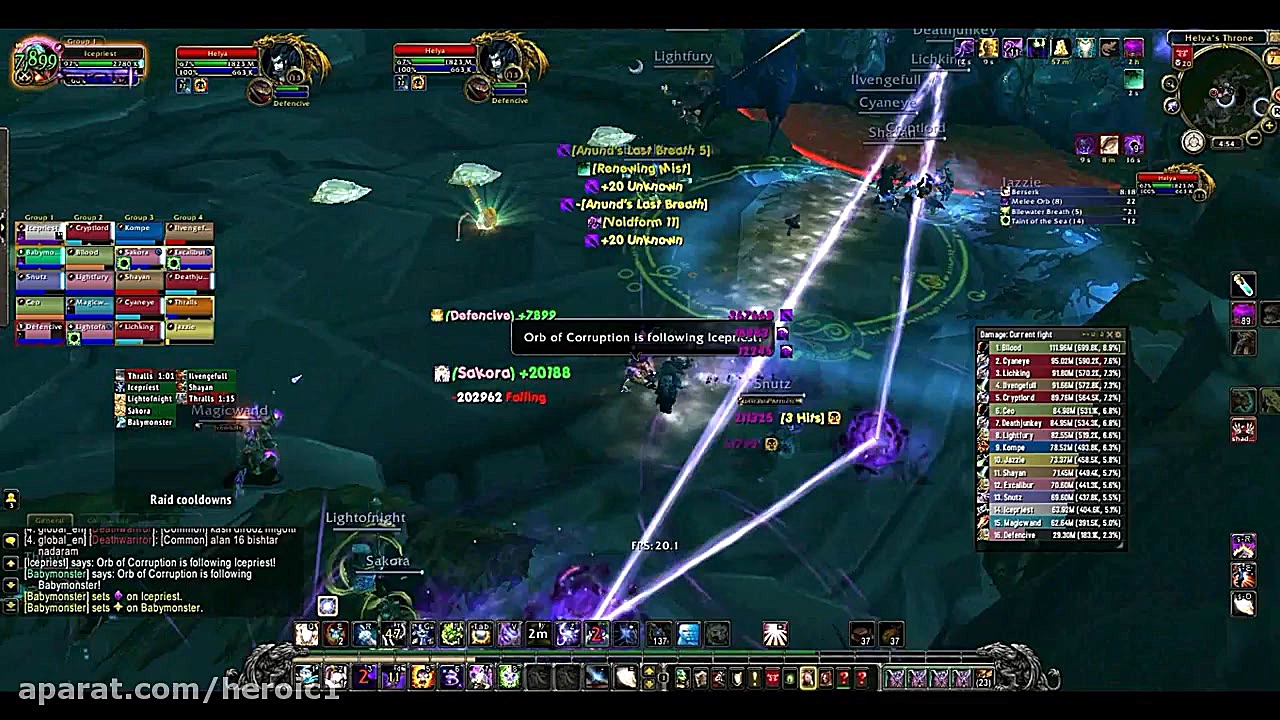This screenshot has height=720, width=1280.
Task: Toggle the minimap zoom-in plus button
Action: click(1268, 125)
